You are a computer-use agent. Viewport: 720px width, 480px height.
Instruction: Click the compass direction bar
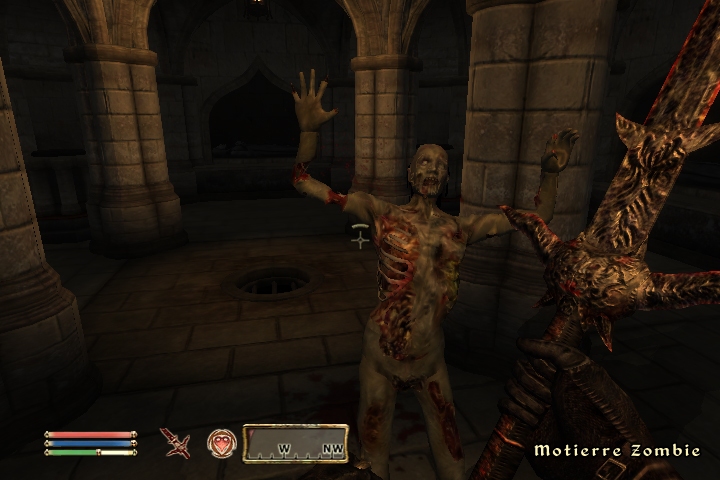295,443
